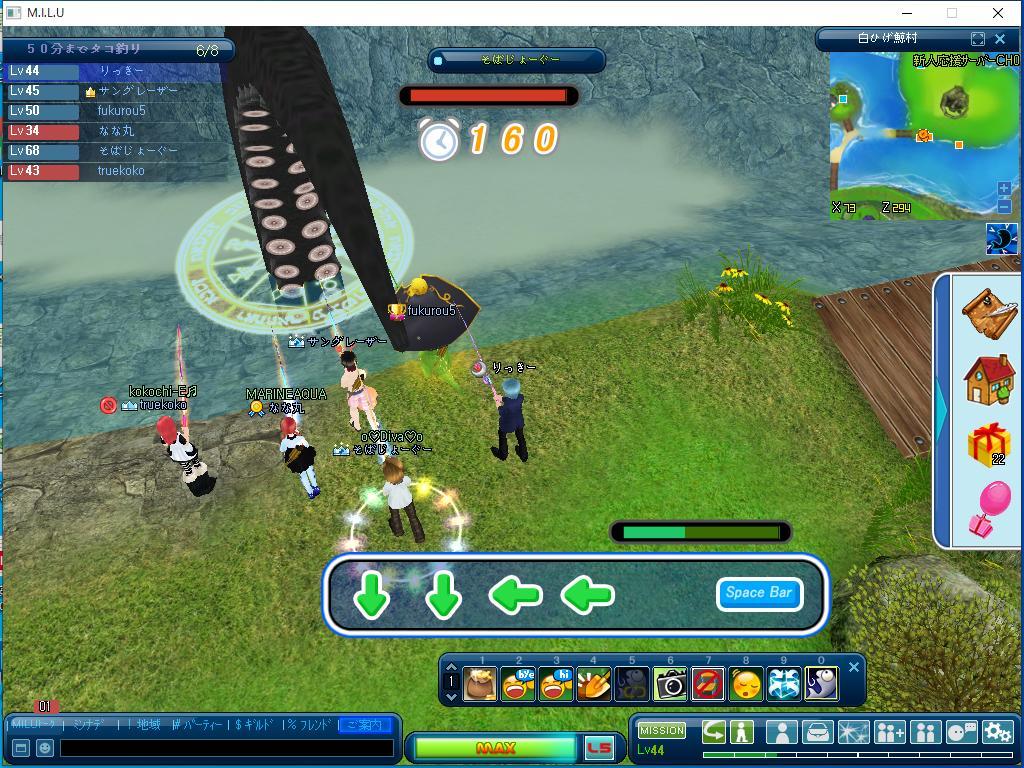Expand the minimap to full size
Image resolution: width=1024 pixels, height=768 pixels.
tap(978, 39)
